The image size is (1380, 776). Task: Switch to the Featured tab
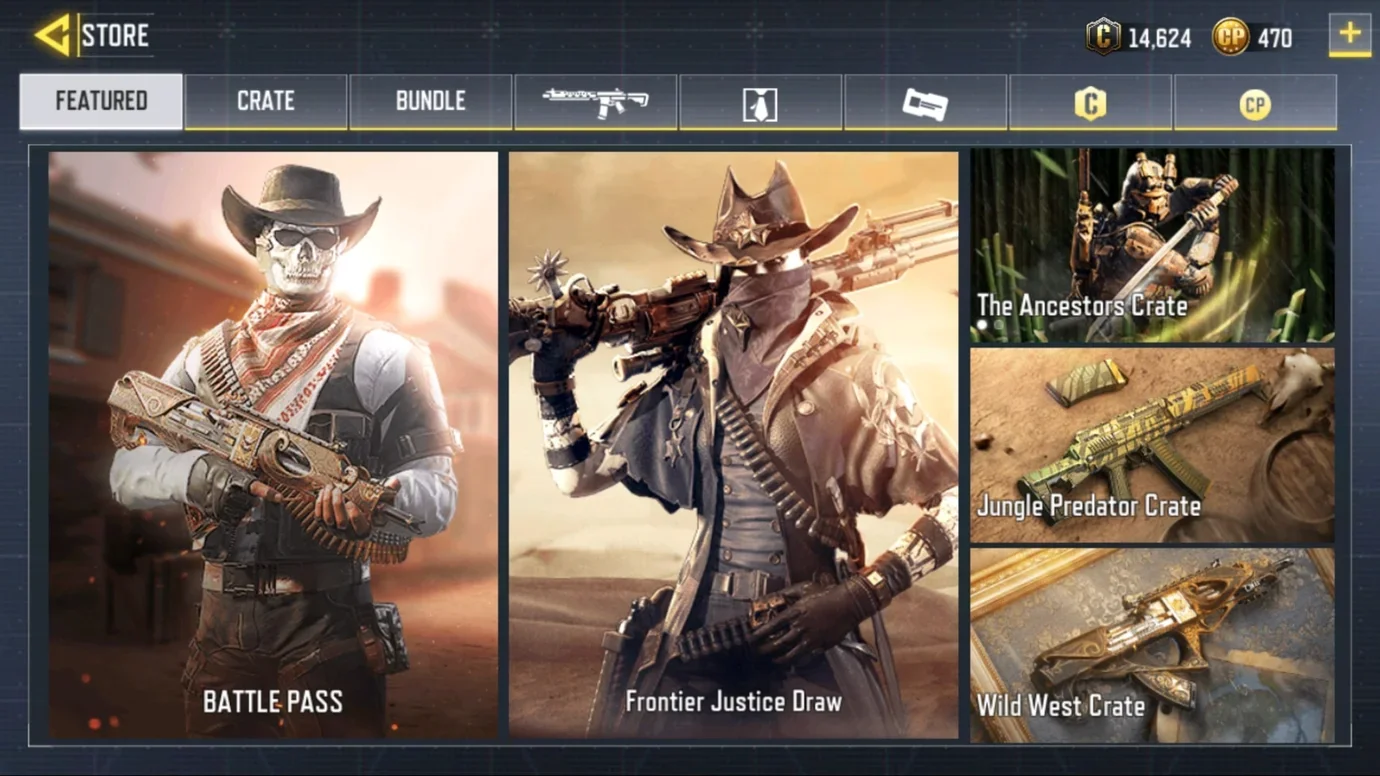[101, 101]
